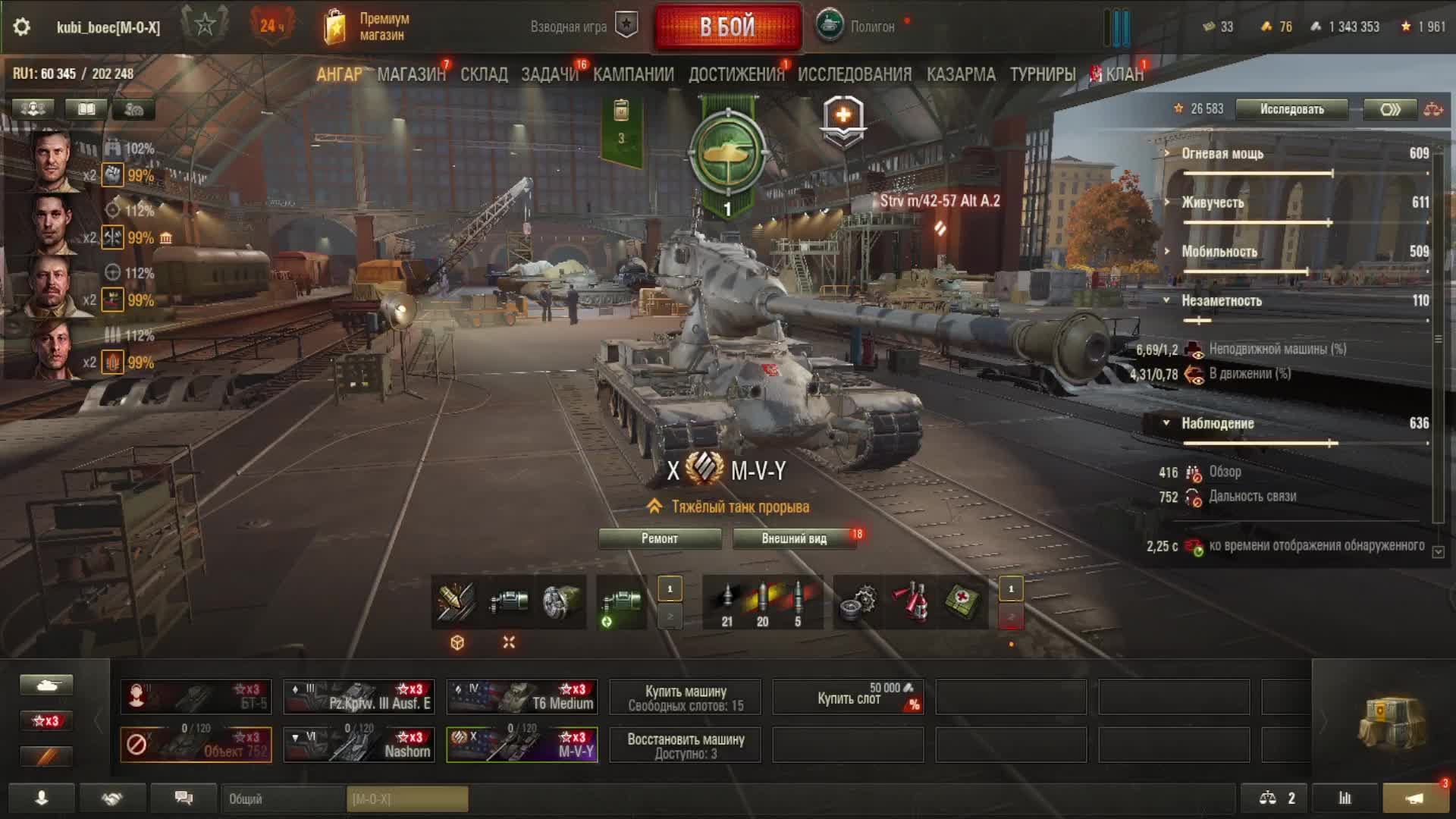Open Внешний вид customization
This screenshot has width=1456, height=819.
coord(794,538)
